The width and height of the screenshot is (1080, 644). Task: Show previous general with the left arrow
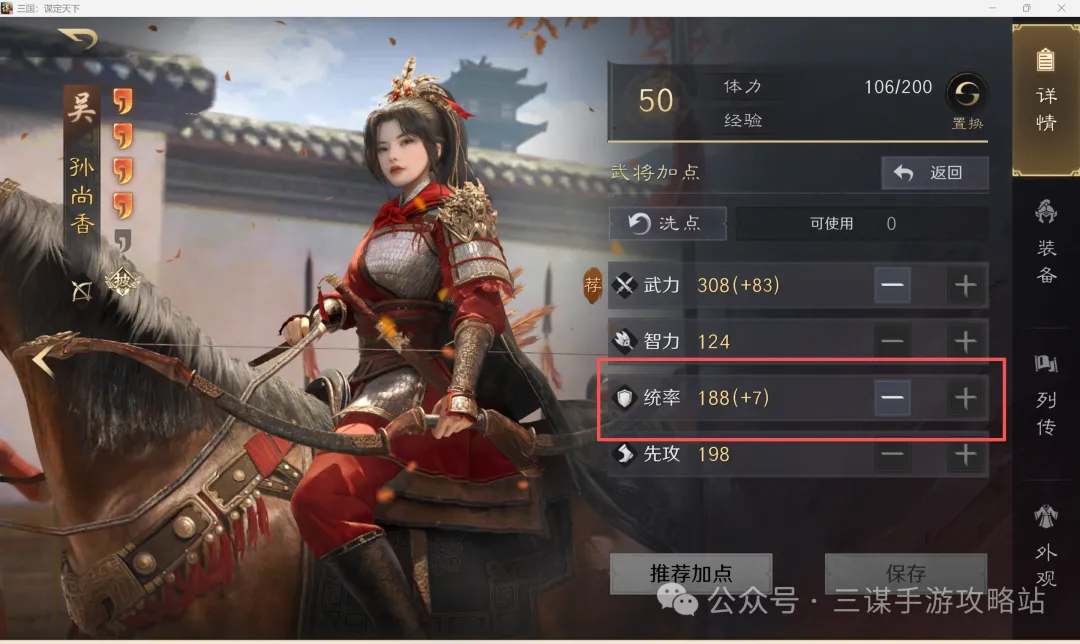(x=41, y=360)
